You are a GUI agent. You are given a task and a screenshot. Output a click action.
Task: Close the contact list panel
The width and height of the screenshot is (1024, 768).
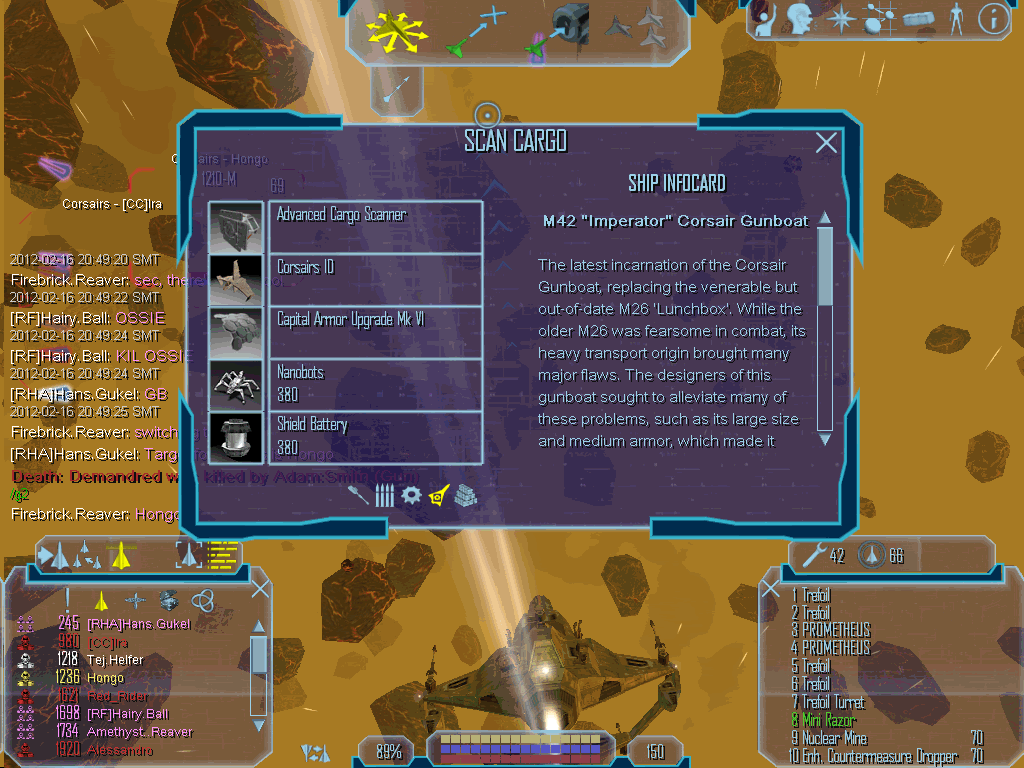click(x=260, y=589)
